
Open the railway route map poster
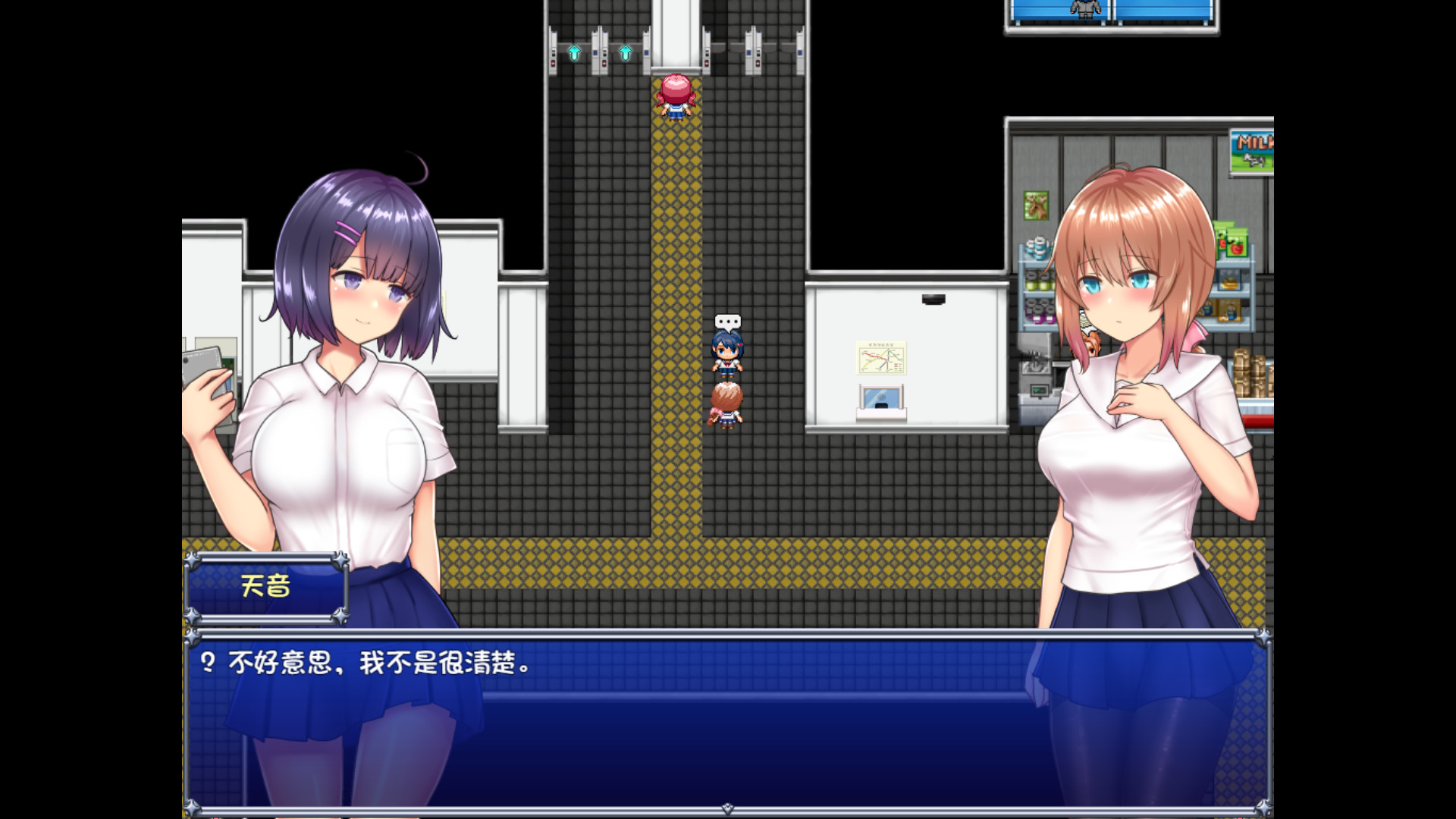pos(880,356)
